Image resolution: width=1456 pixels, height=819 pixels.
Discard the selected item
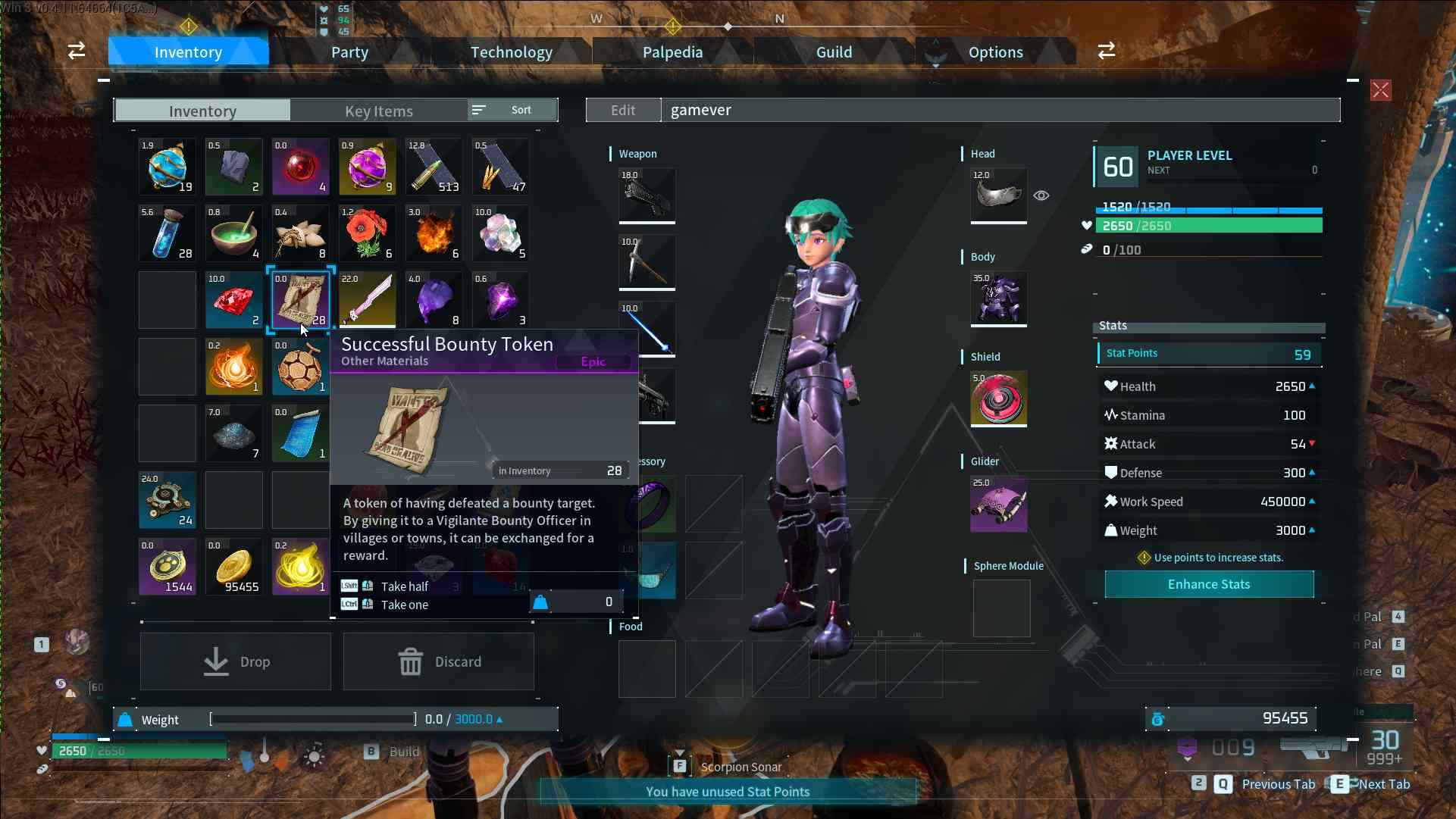tap(439, 661)
